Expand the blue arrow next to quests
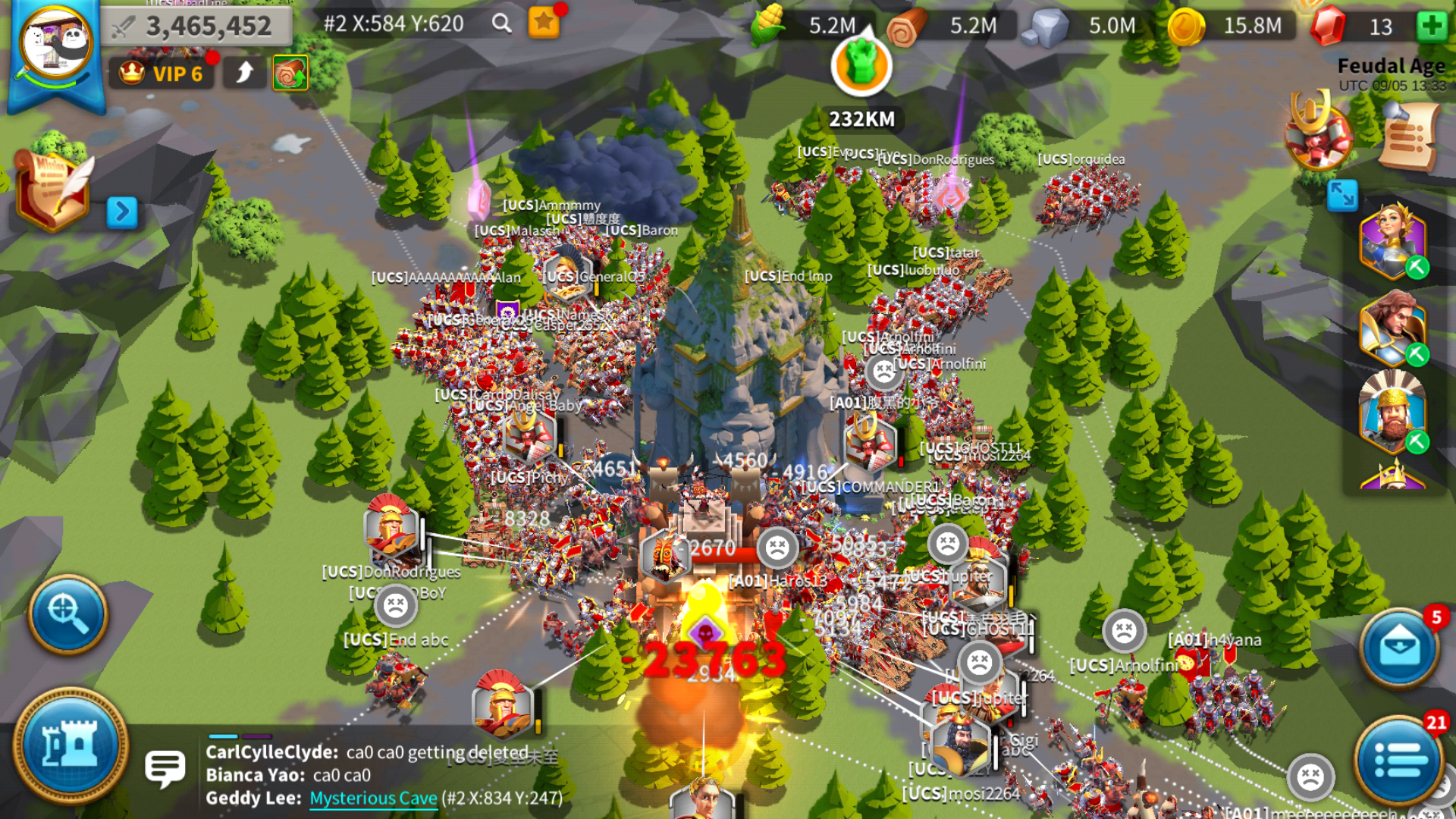The image size is (1456, 819). click(121, 212)
